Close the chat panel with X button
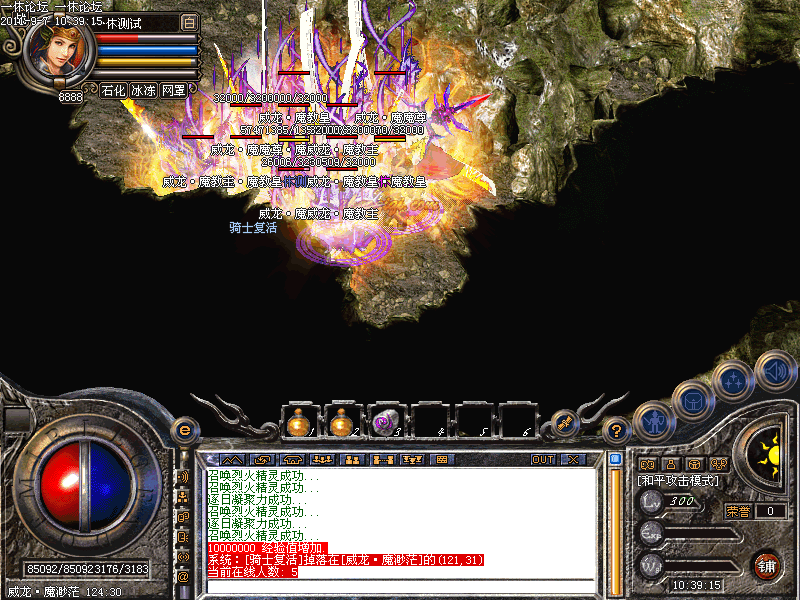The image size is (800, 600). click(573, 459)
